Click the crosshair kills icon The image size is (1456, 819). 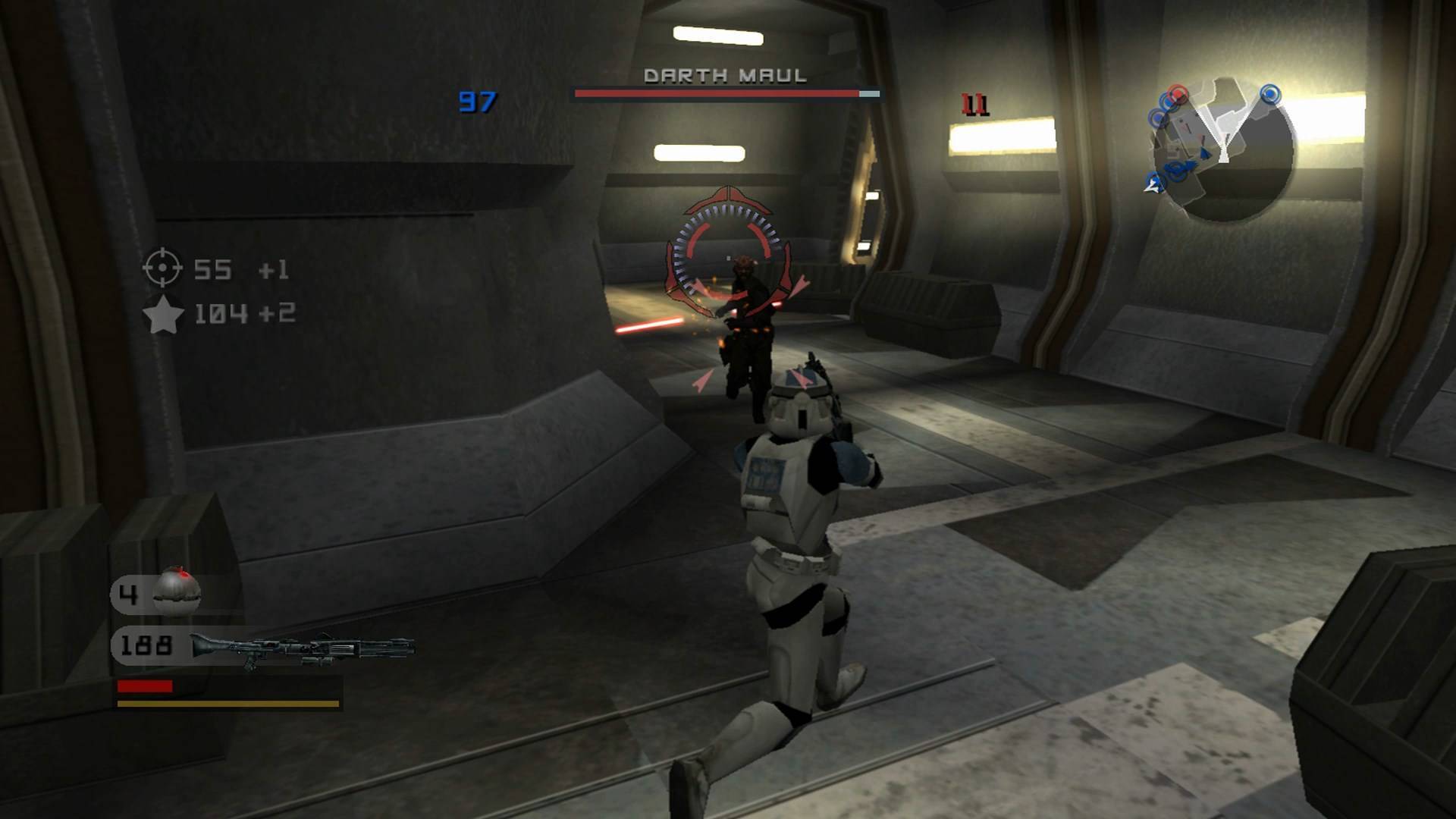[163, 268]
